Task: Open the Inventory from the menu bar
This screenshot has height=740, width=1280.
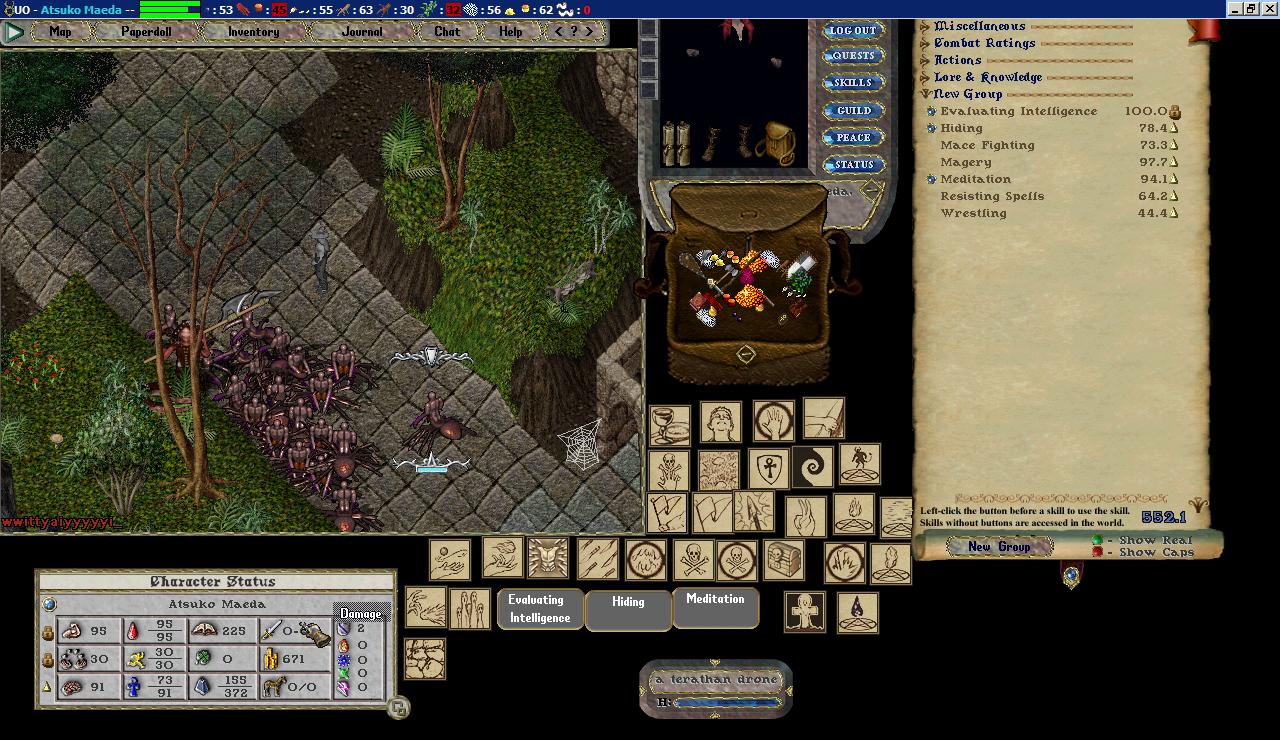Action: click(253, 32)
